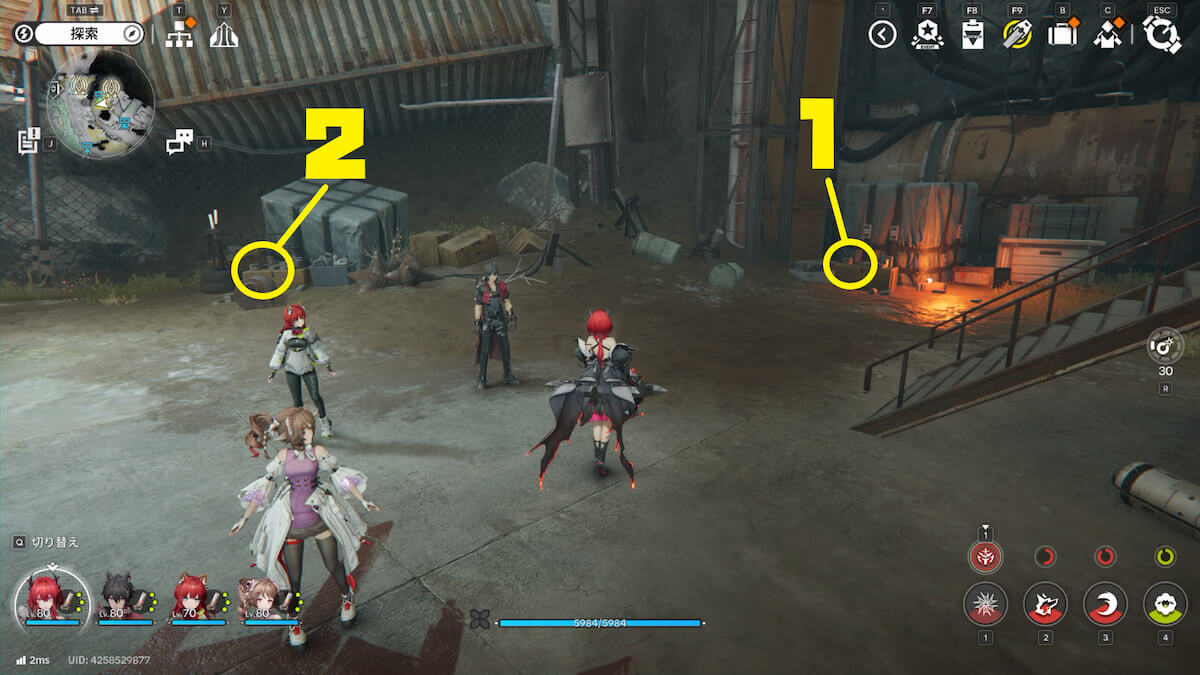Open the chat speech bubbles icon
The width and height of the screenshot is (1200, 675).
click(x=179, y=143)
